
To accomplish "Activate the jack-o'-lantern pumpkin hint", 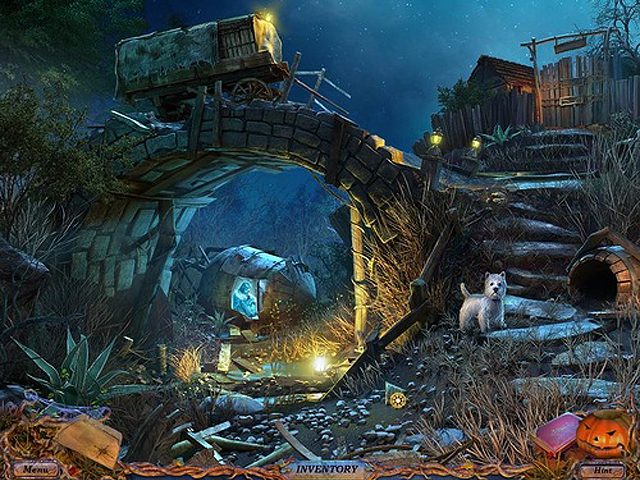I will tap(604, 435).
